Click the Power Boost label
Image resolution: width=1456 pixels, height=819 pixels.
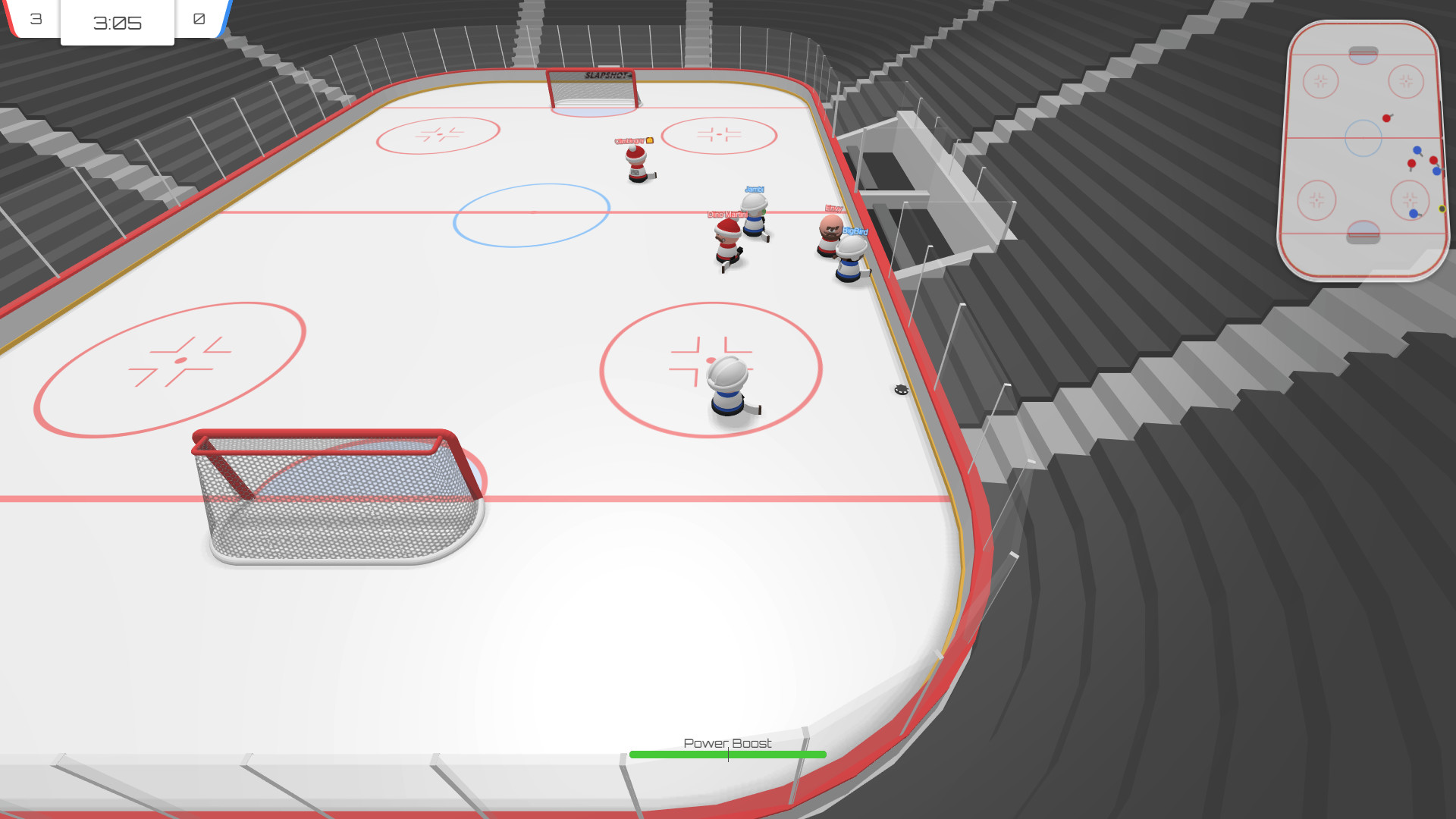click(x=726, y=744)
